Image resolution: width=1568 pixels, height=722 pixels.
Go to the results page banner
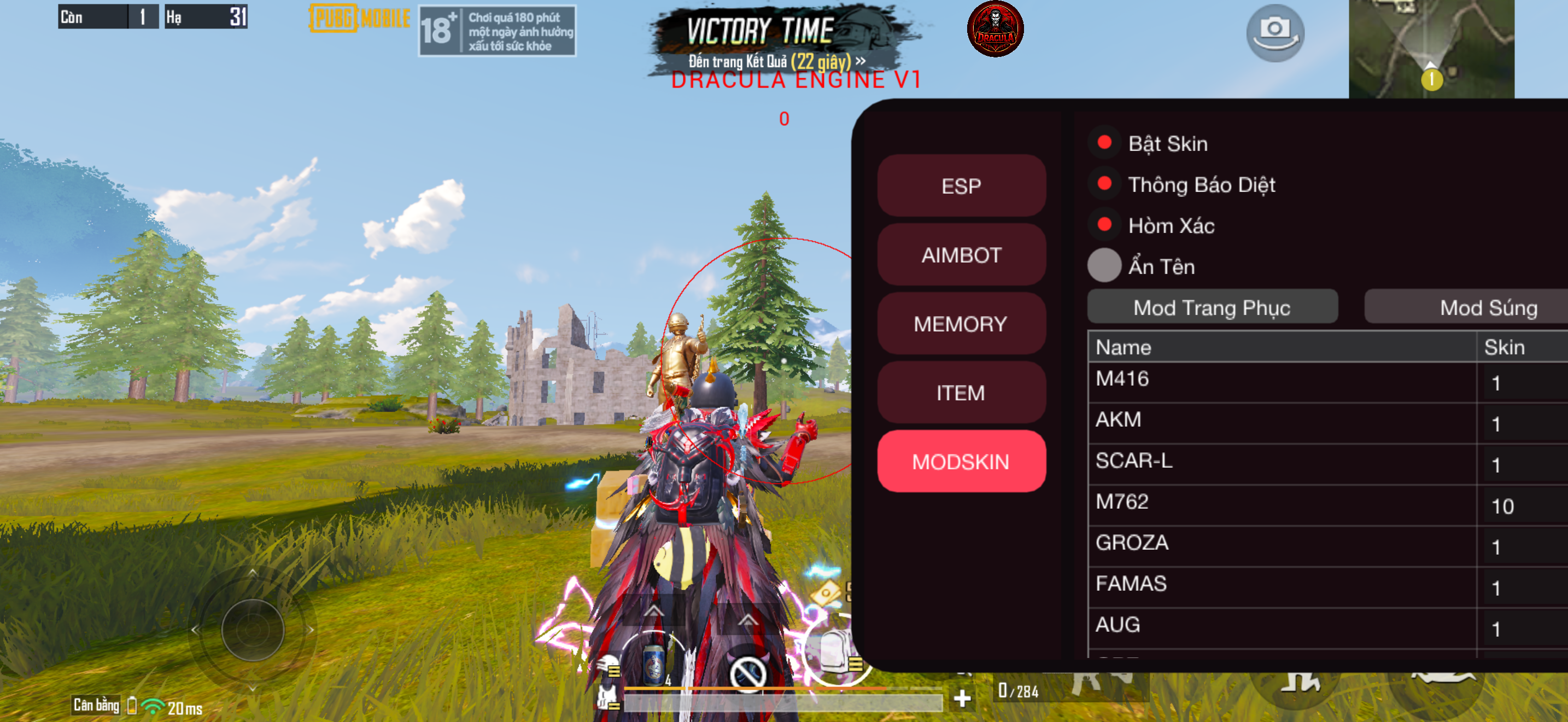(776, 61)
